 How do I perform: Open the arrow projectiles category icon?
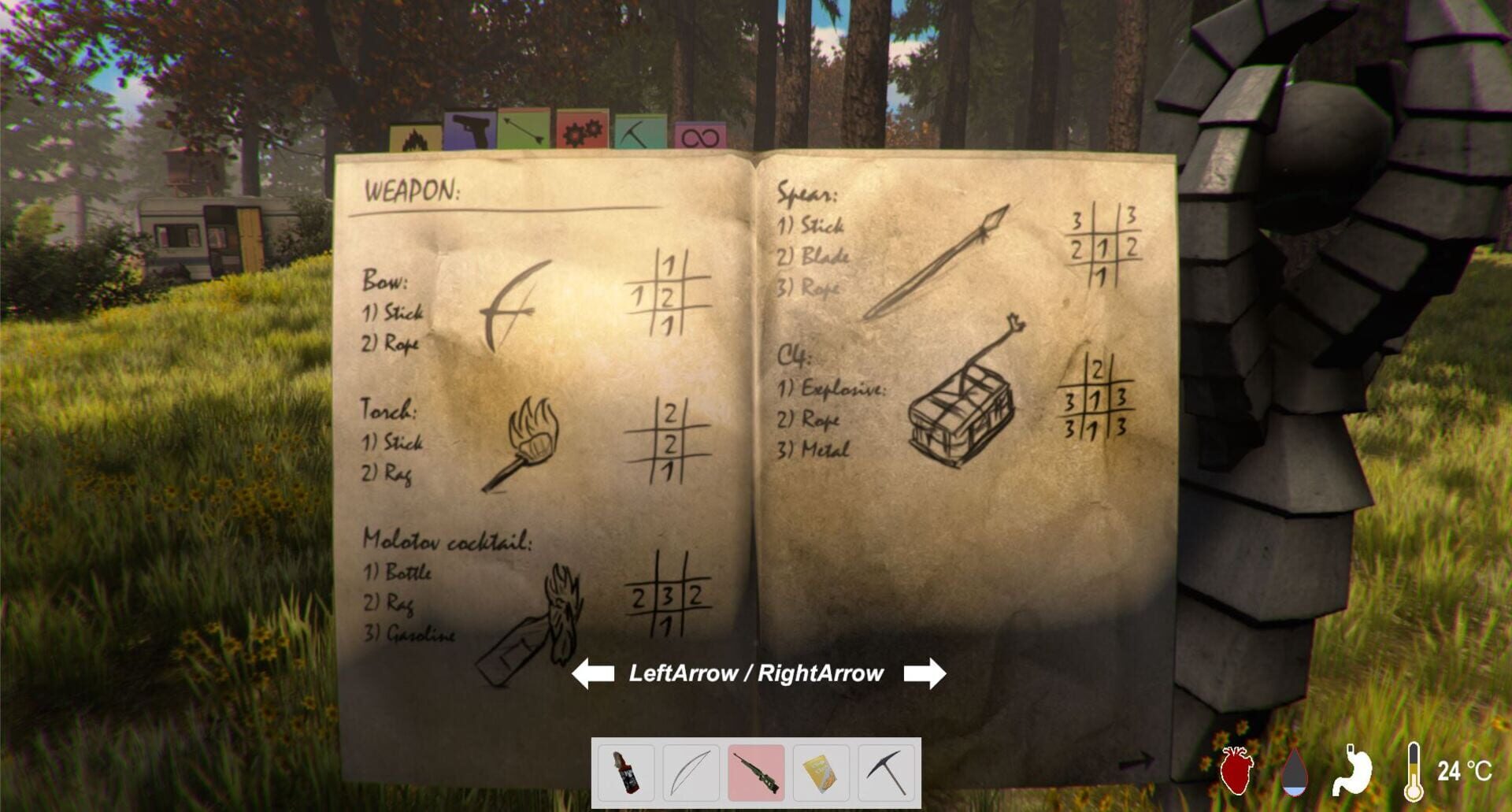tap(522, 128)
